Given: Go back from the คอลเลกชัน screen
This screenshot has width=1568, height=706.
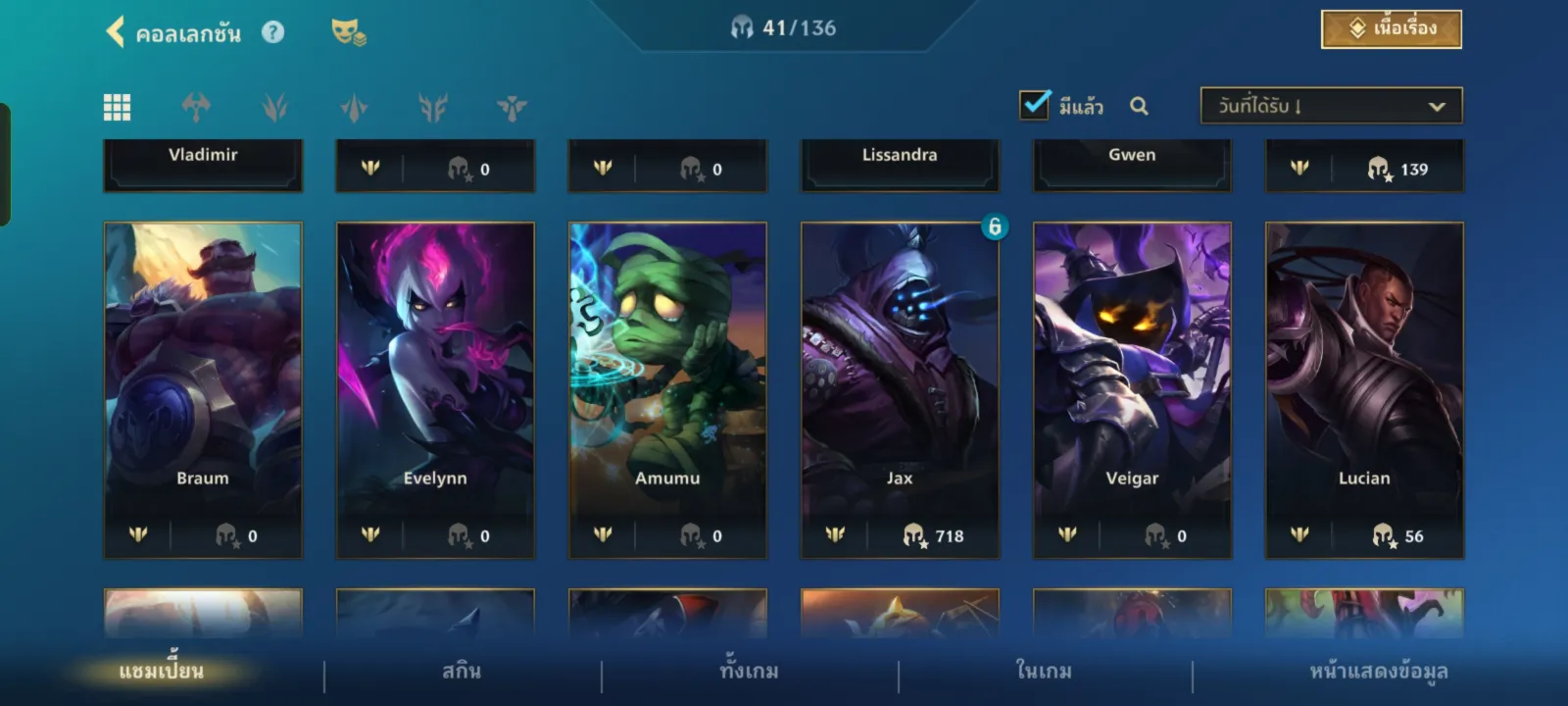Looking at the screenshot, I should [x=116, y=32].
